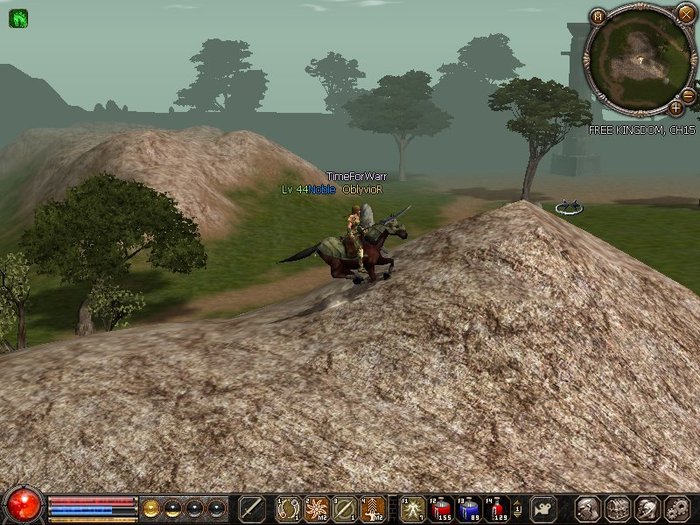Image resolution: width=700 pixels, height=525 pixels.
Task: Open the full map with the M button
Action: point(598,17)
